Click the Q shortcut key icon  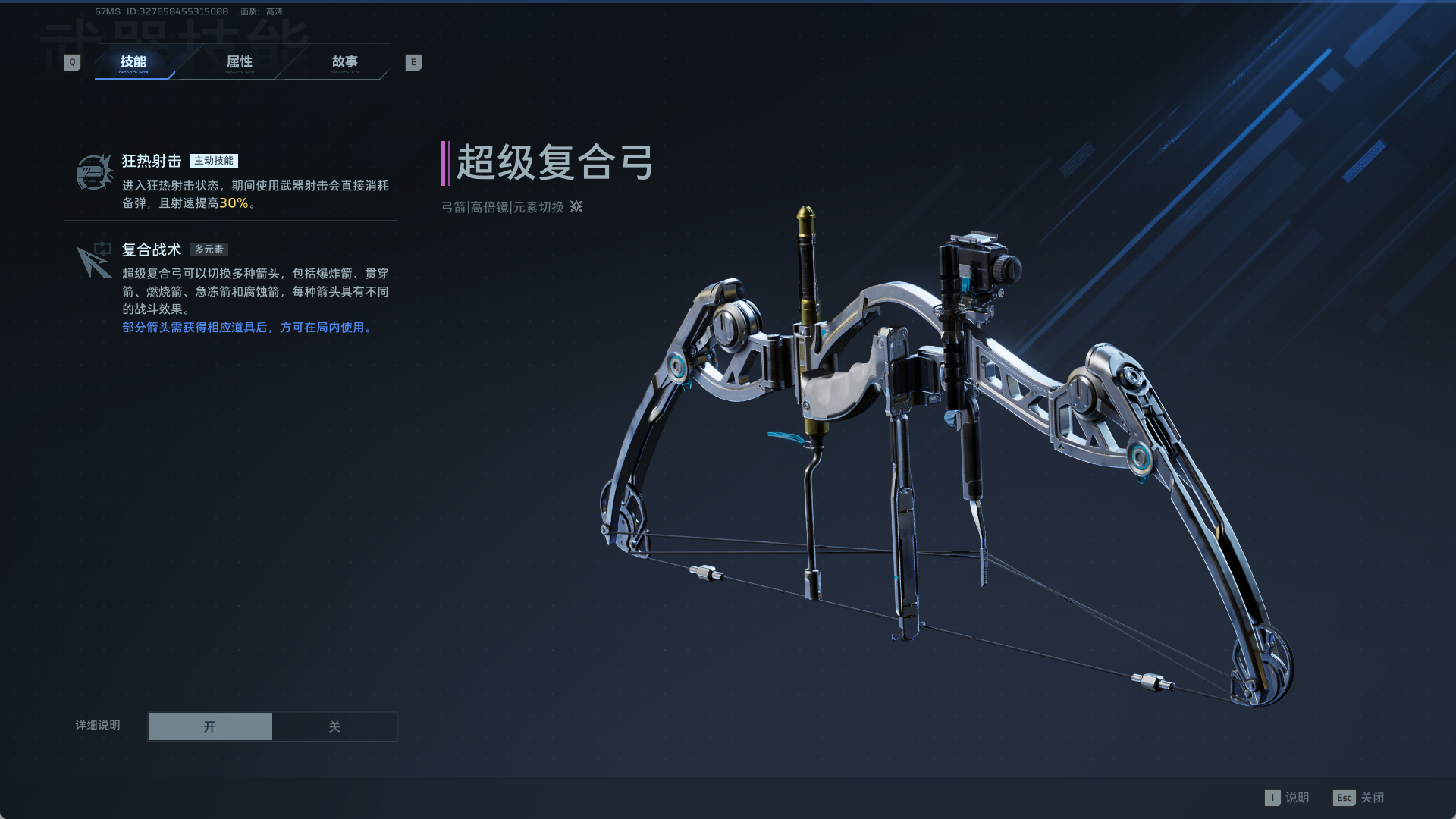(72, 62)
